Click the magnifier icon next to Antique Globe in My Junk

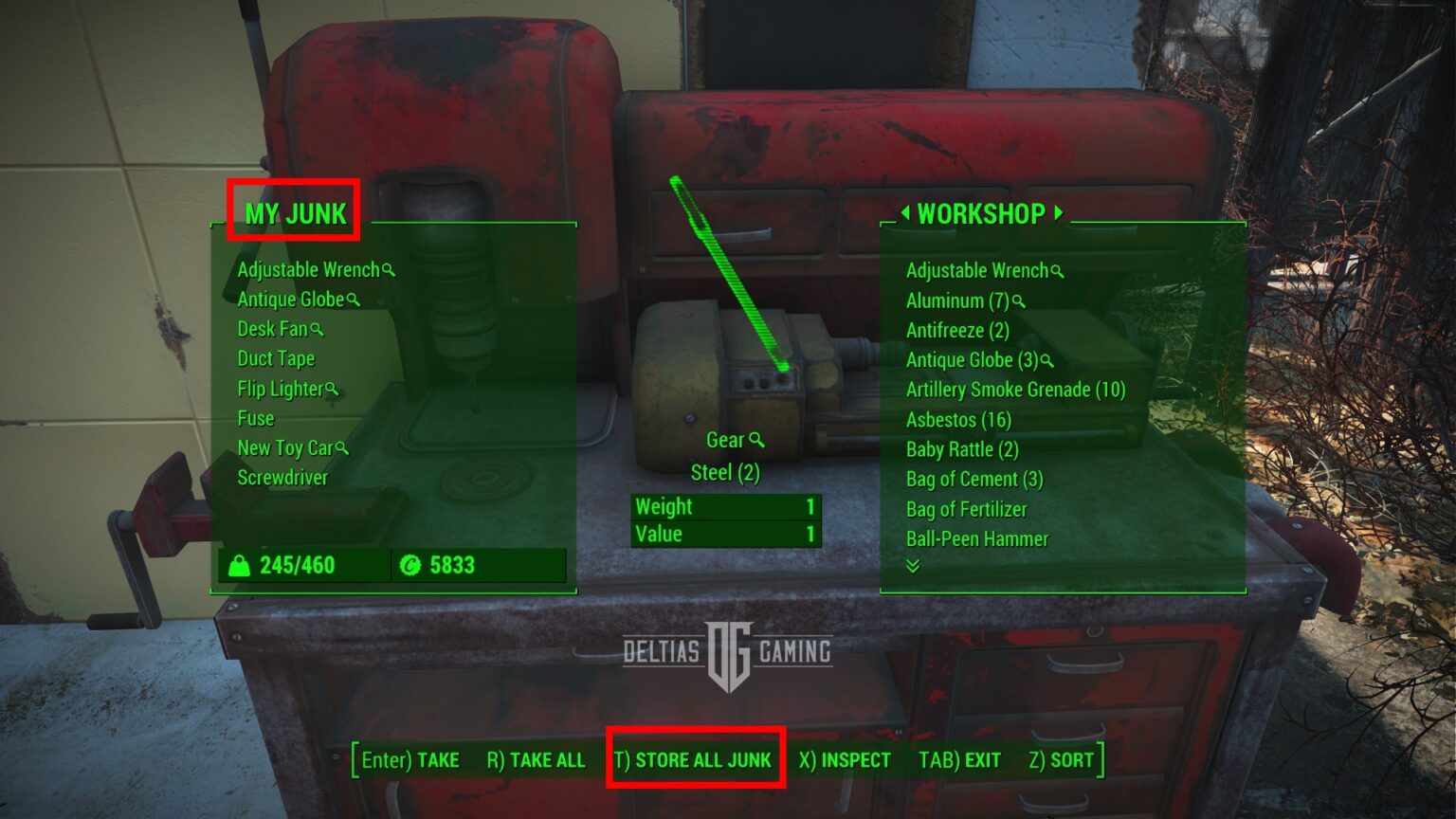pos(353,300)
